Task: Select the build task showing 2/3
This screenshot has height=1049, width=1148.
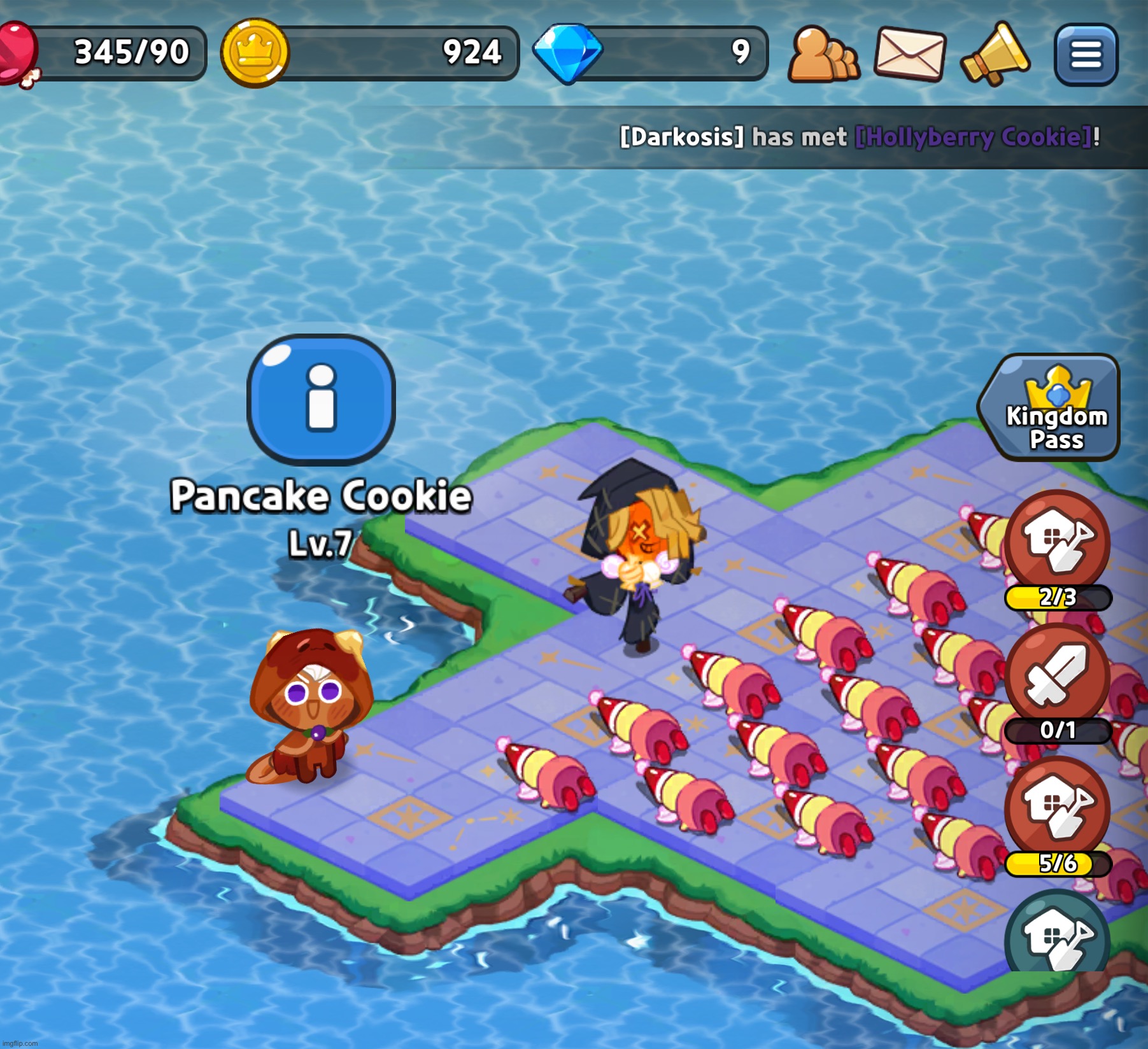Action: (x=1057, y=542)
